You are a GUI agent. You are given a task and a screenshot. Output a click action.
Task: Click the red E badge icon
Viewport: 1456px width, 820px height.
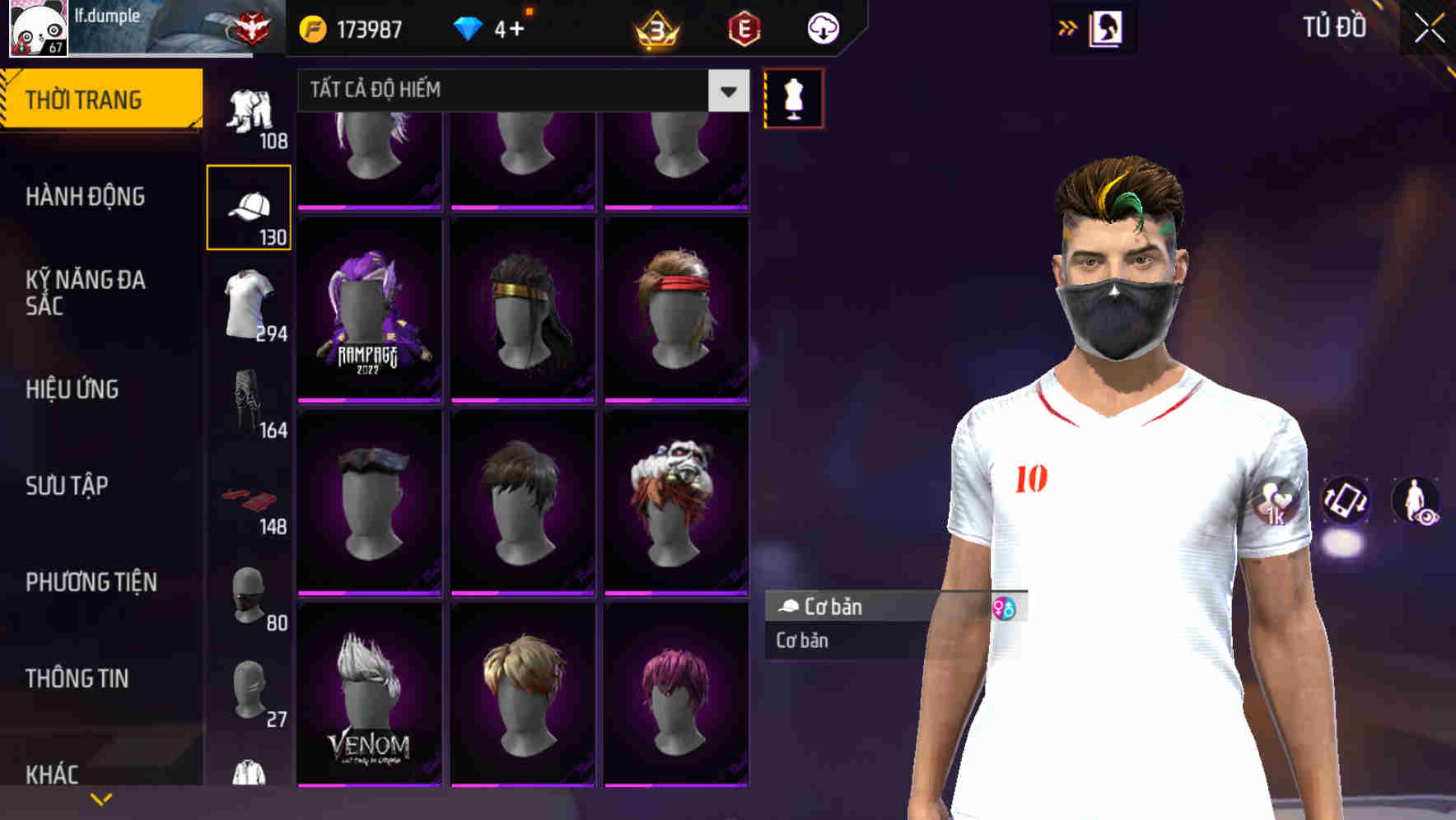[x=745, y=29]
